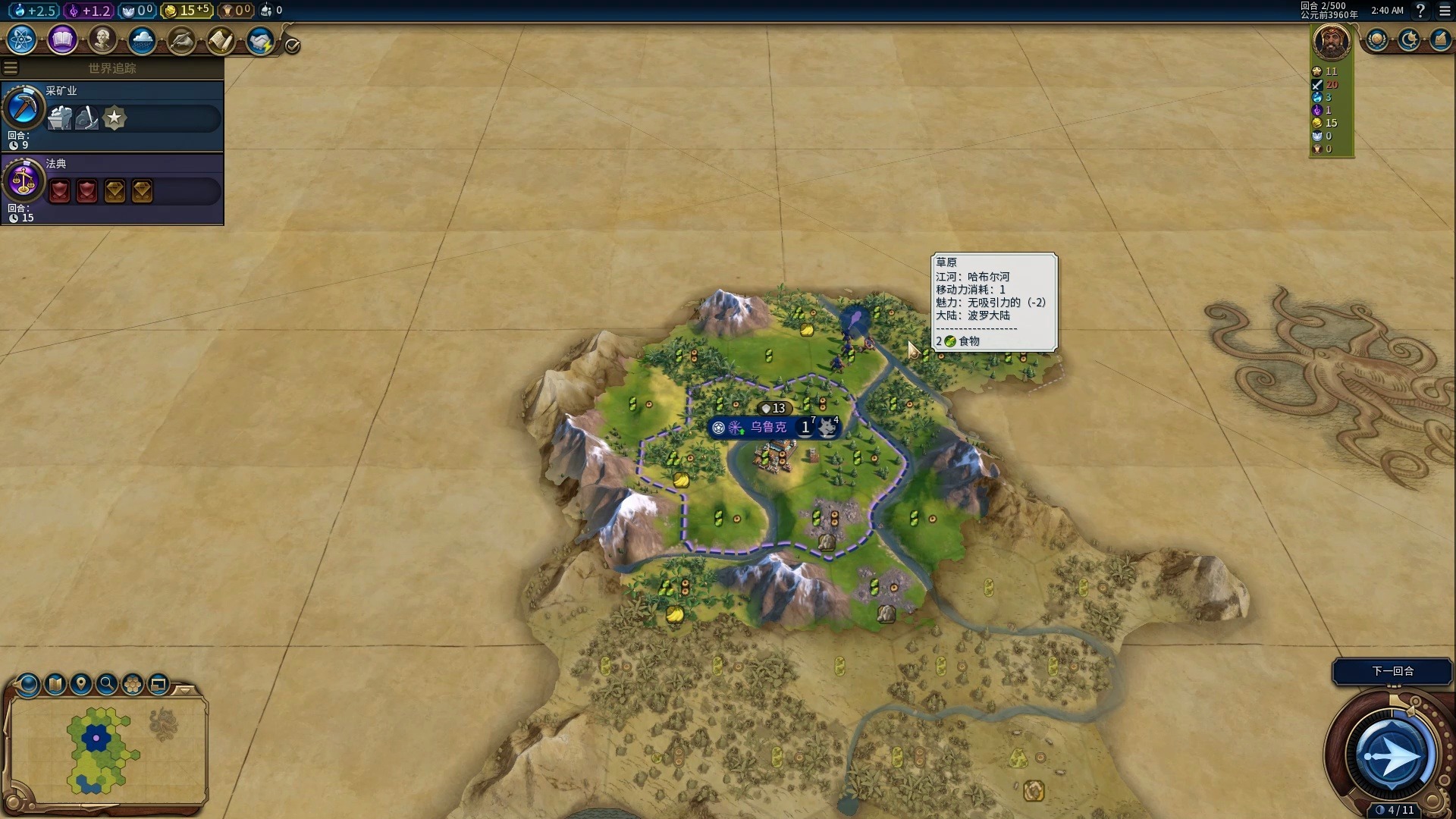Open the map search magnifier button
The image size is (1456, 819).
pos(107,685)
